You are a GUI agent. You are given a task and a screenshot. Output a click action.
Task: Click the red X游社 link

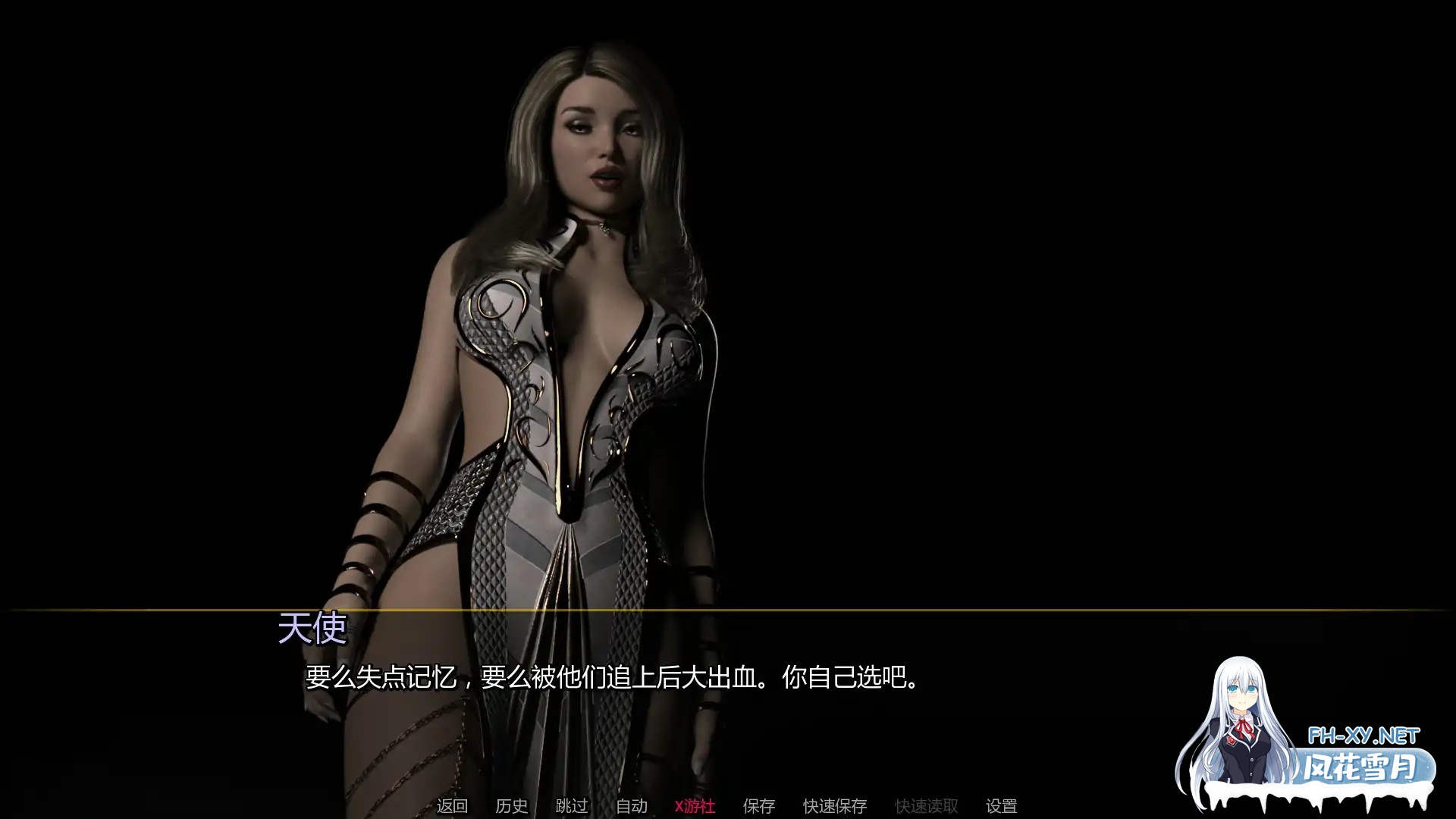[694, 806]
